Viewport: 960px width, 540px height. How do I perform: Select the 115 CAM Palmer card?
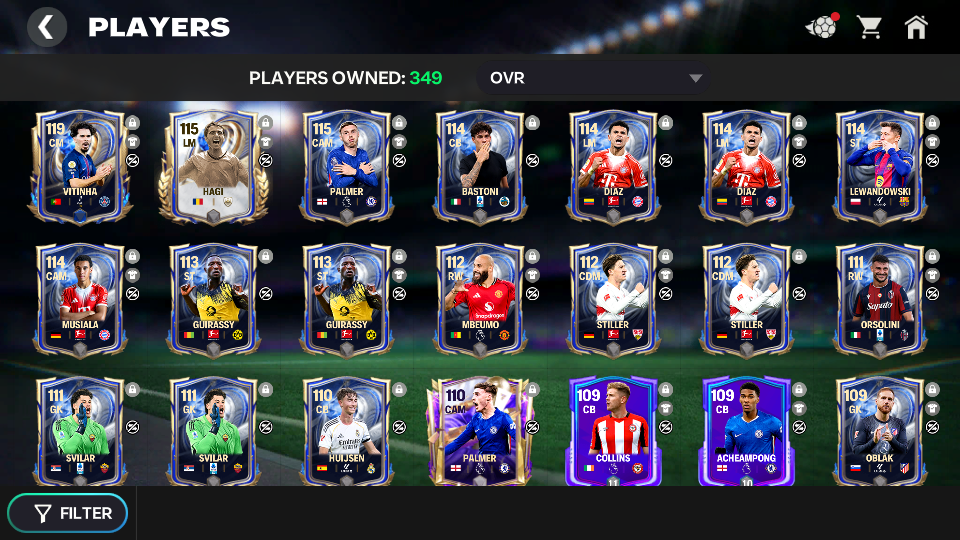[347, 167]
